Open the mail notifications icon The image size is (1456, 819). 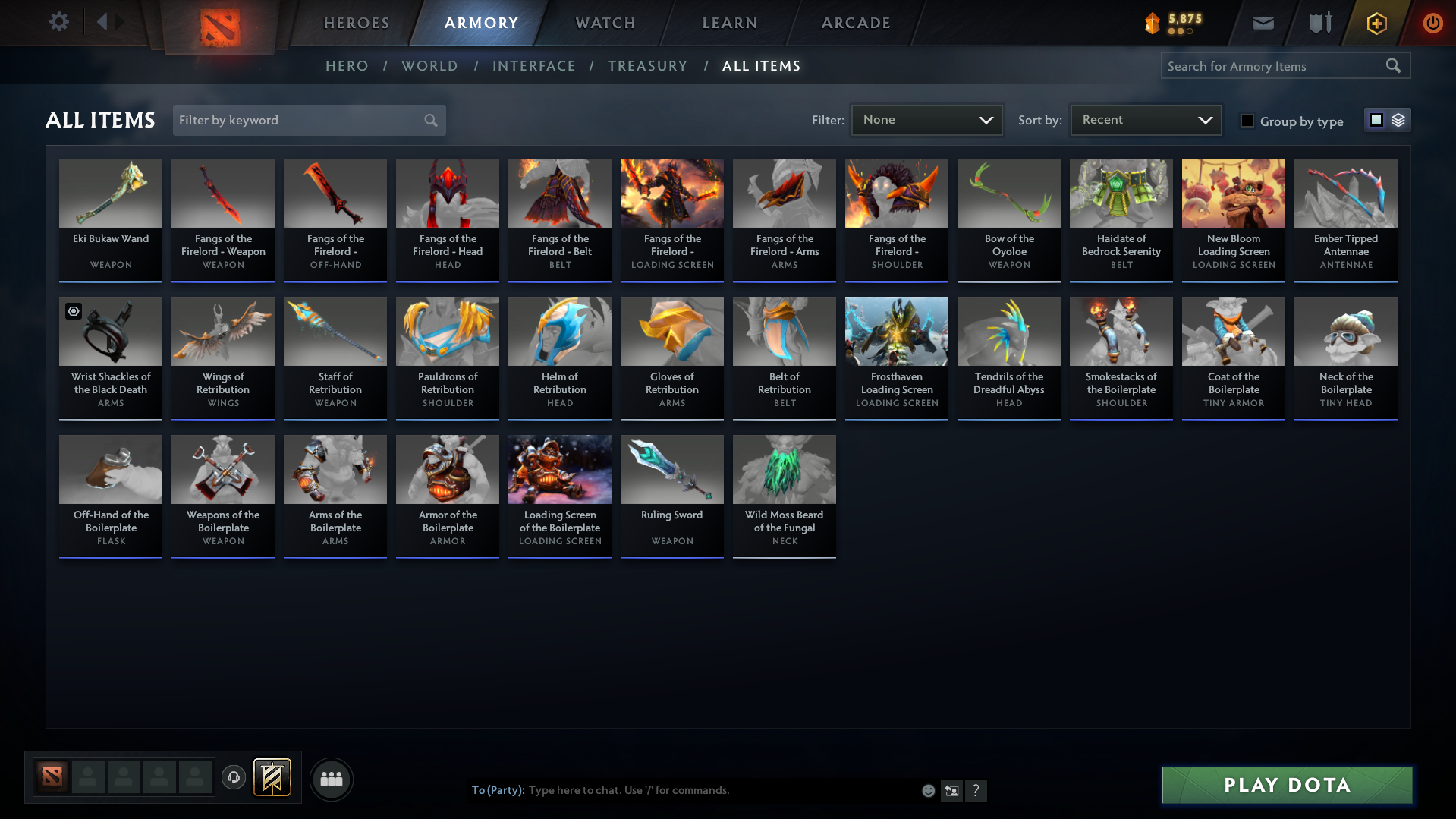point(1262,23)
